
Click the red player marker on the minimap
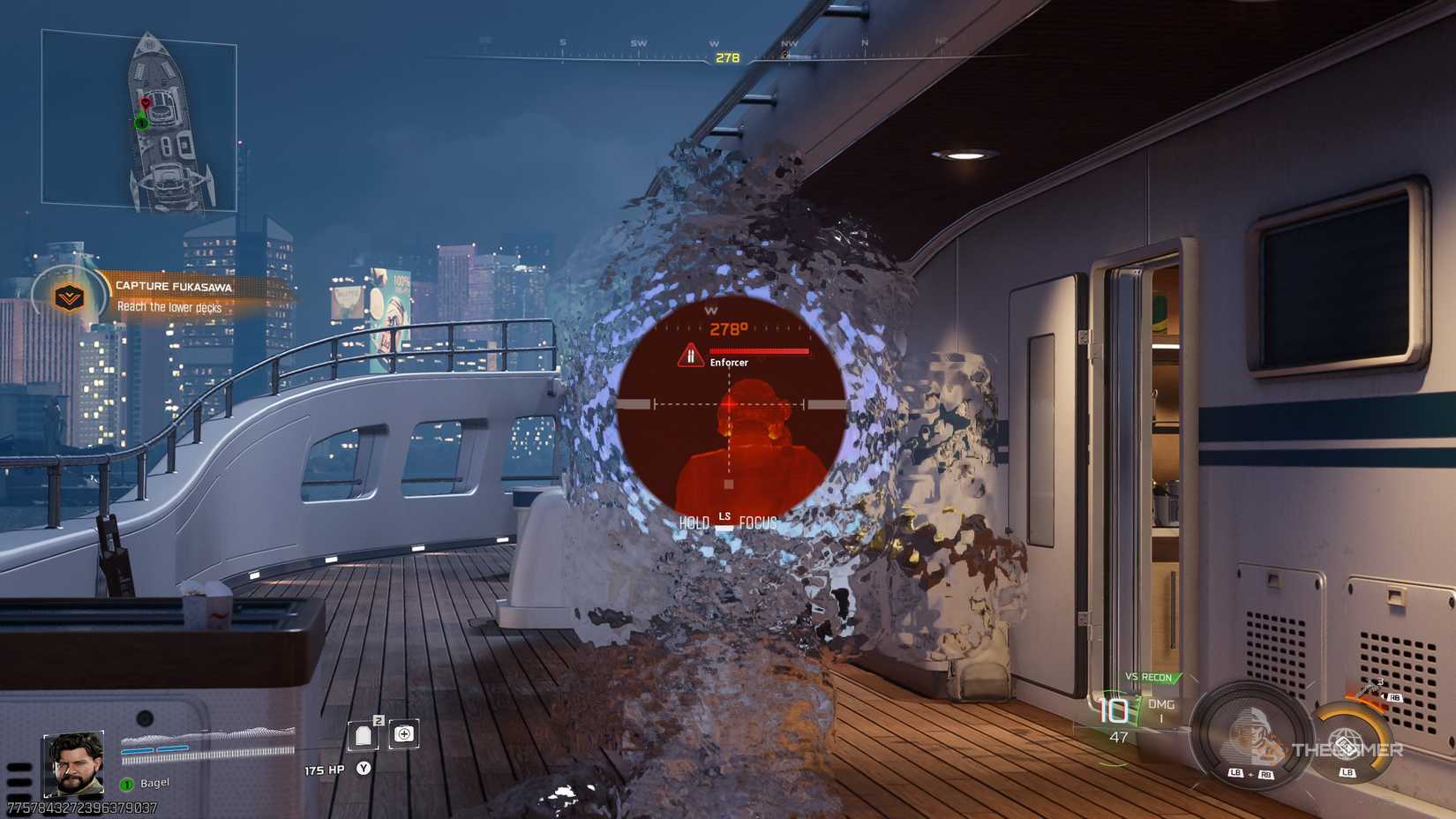(144, 103)
